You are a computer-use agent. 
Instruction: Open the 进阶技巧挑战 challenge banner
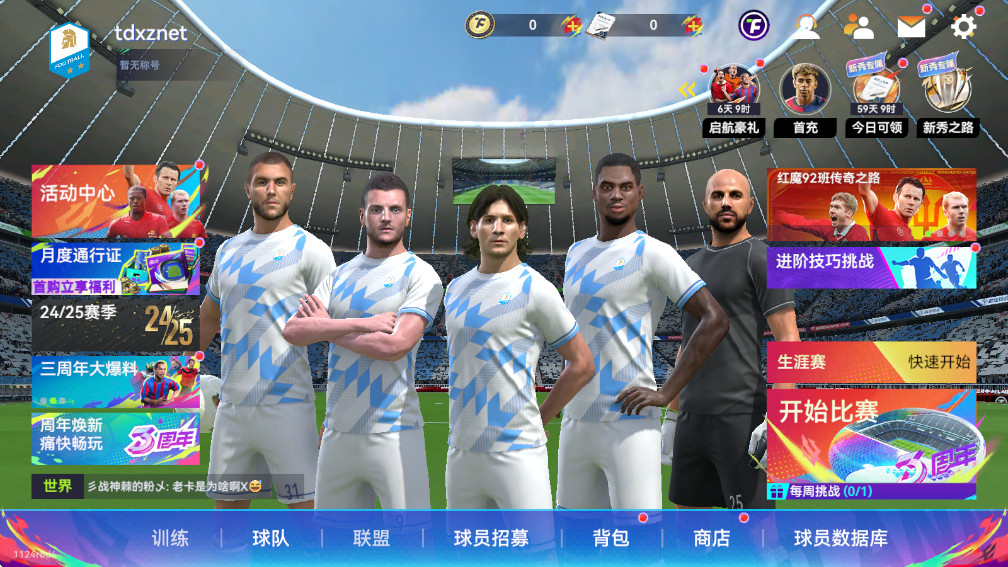870,264
